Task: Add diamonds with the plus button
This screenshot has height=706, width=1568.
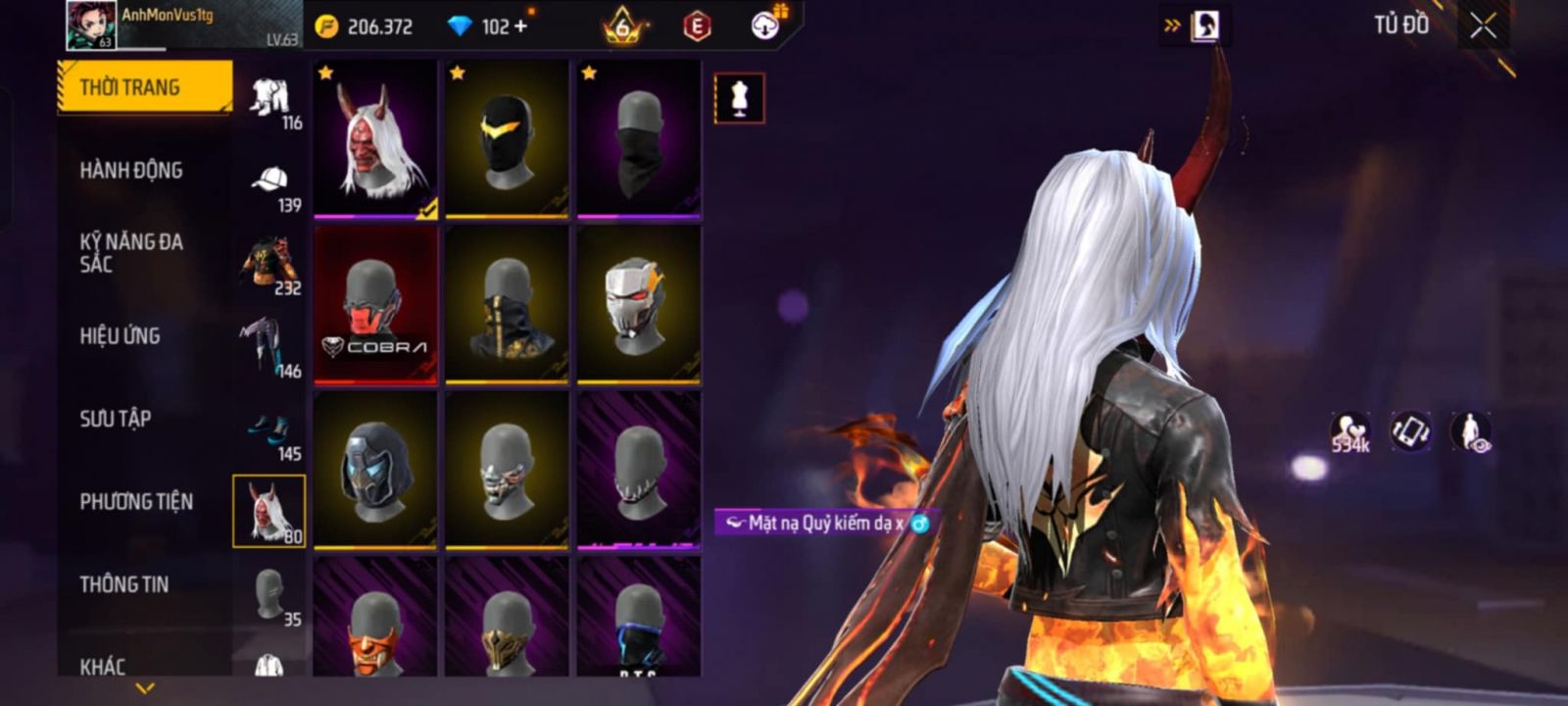Action: click(520, 26)
